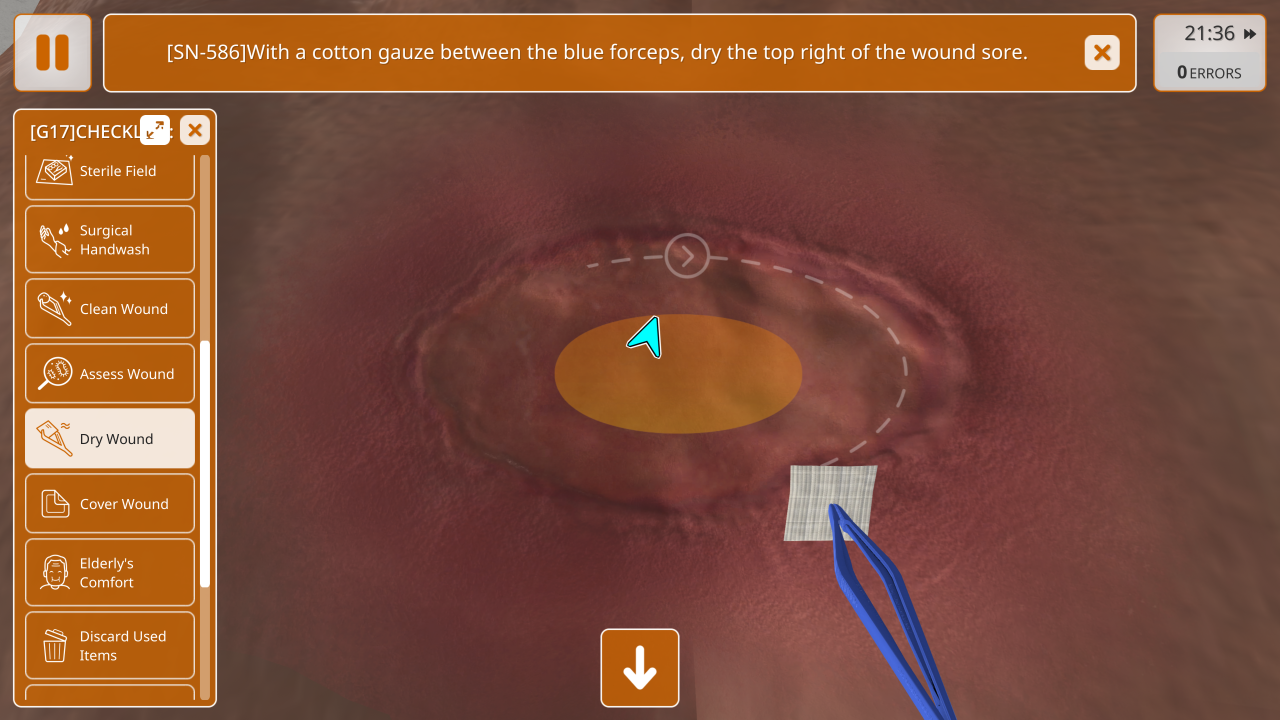
Task: Select the Sterile Field checklist step
Action: 110,171
